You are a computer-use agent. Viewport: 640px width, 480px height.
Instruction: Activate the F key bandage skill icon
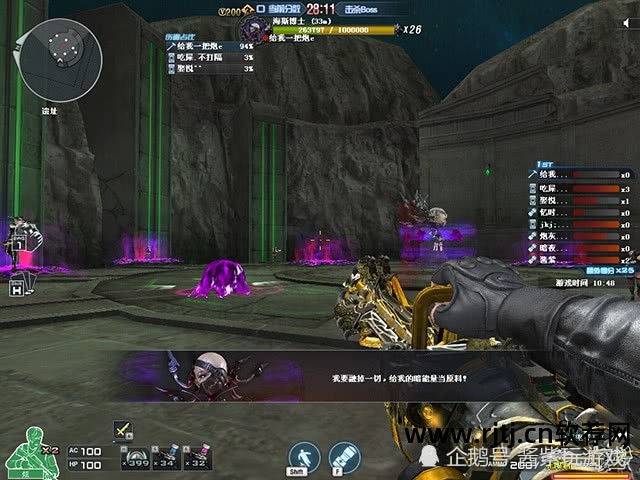tap(344, 458)
